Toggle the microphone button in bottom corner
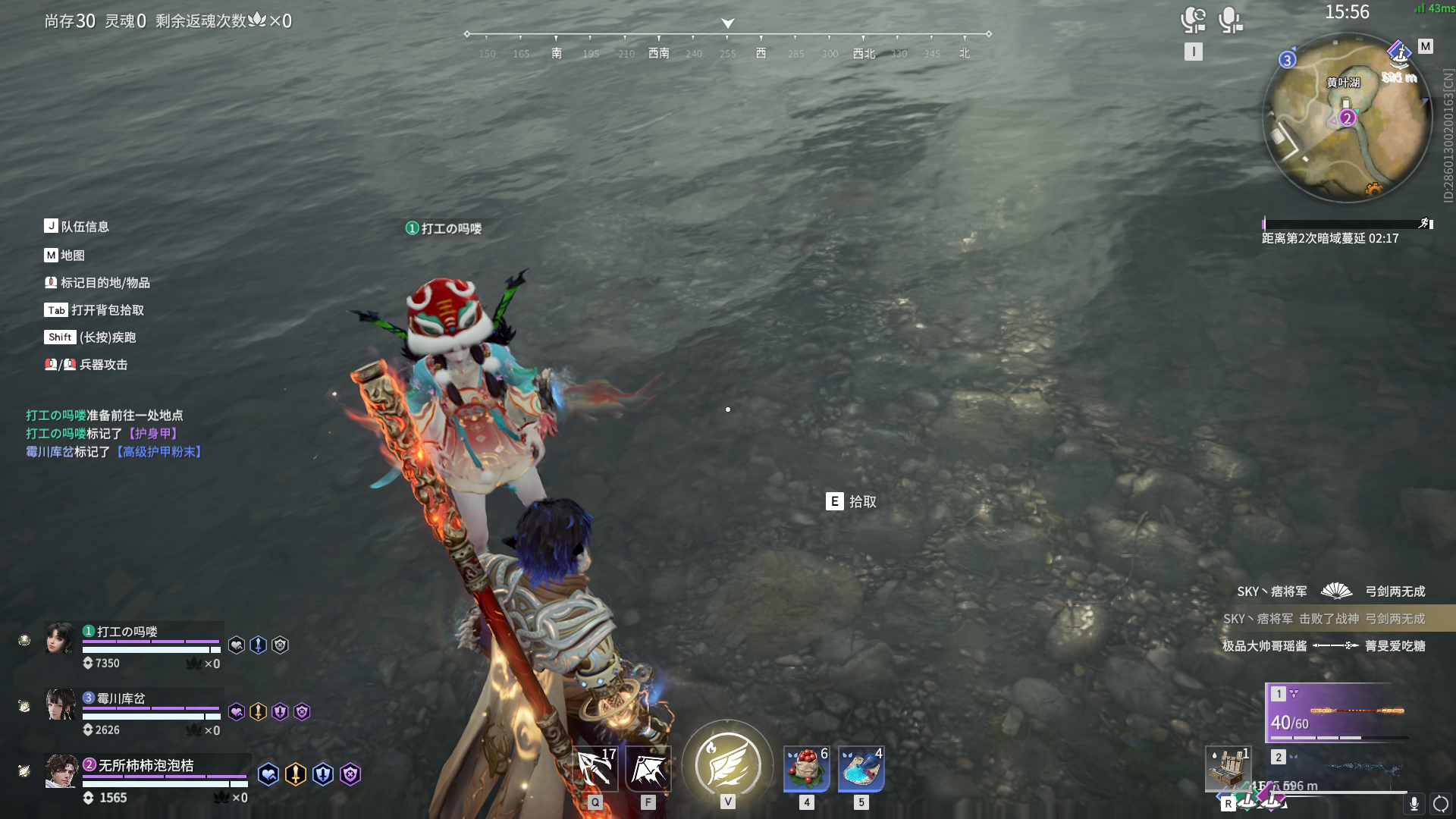Screen dimensions: 1456x819 click(1414, 804)
